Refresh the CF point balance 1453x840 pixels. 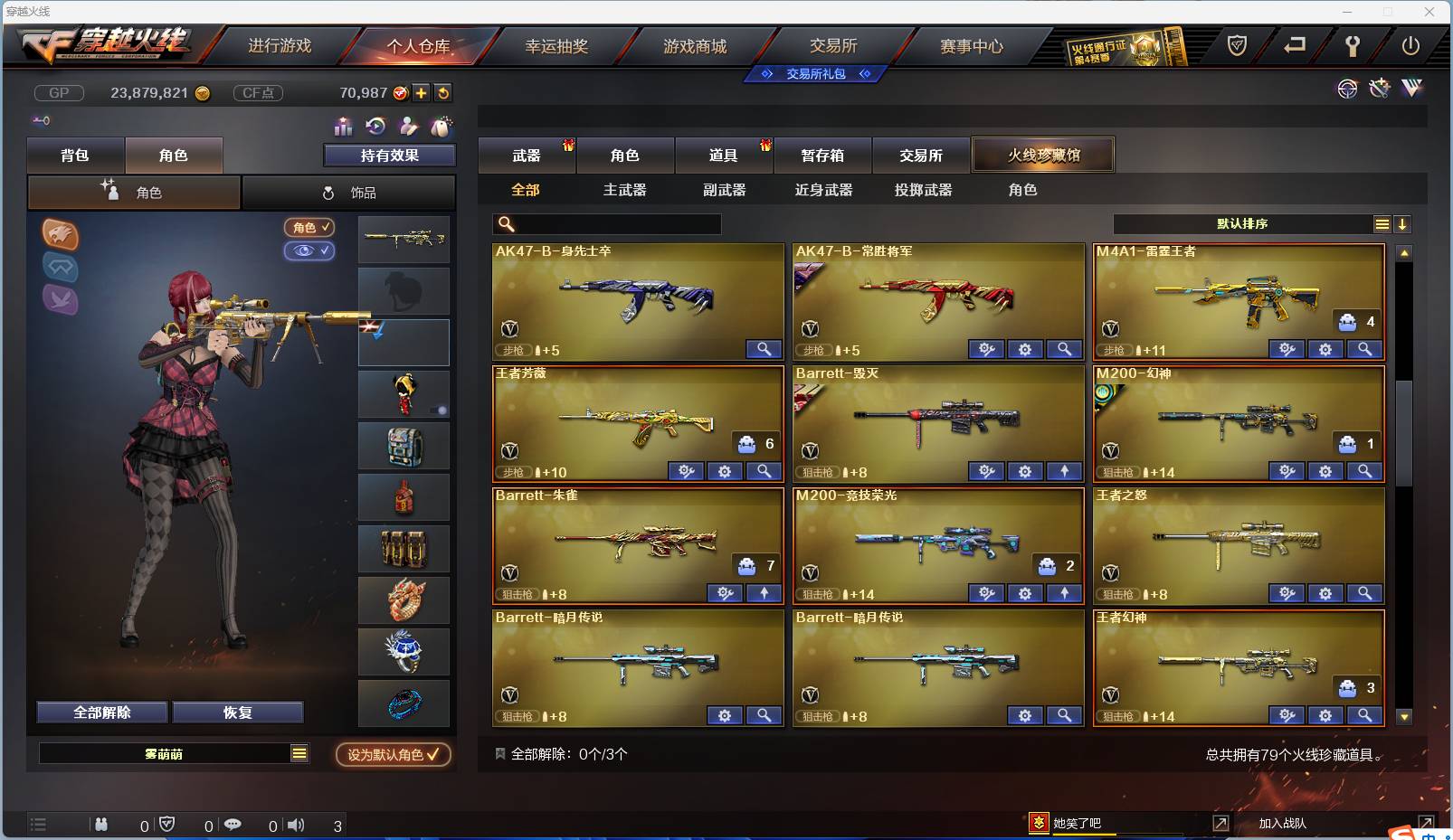pyautogui.click(x=443, y=92)
